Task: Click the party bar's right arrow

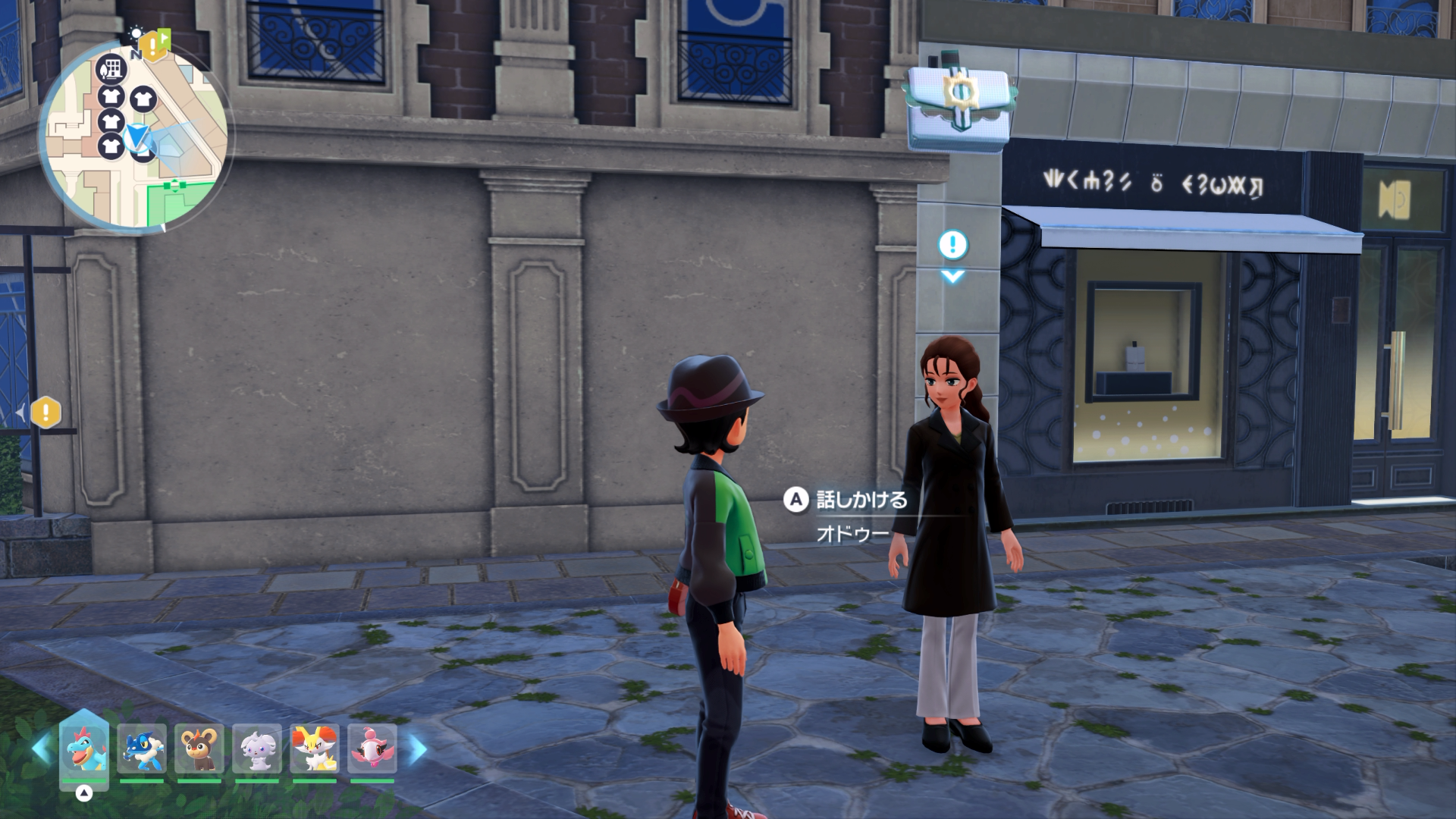Action: [418, 749]
